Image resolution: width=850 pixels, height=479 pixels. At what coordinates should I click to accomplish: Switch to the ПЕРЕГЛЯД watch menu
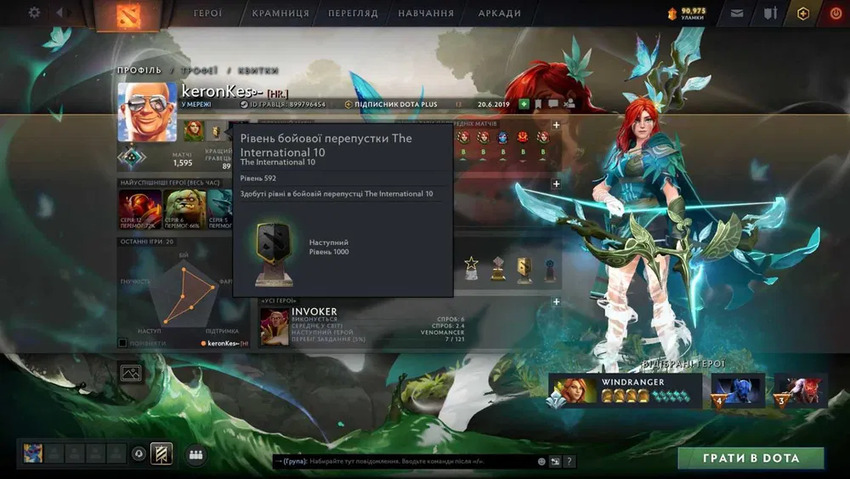click(x=351, y=14)
